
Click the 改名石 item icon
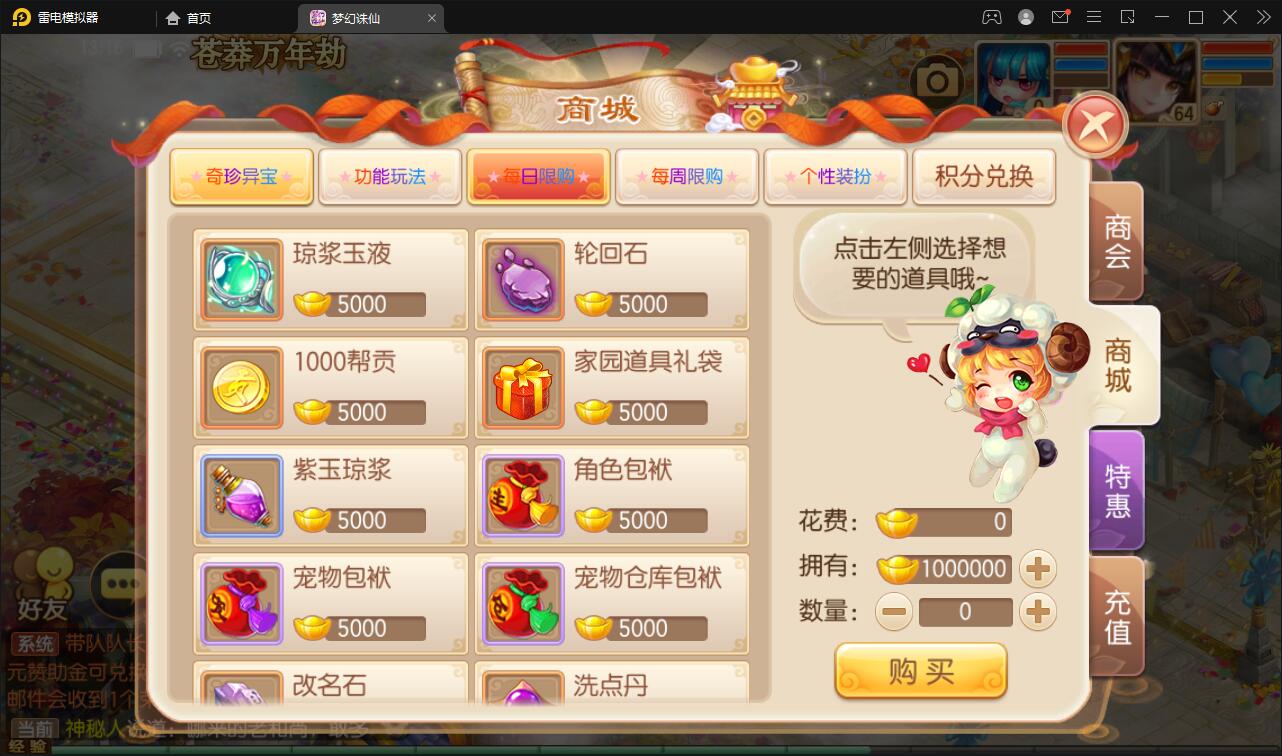click(240, 690)
